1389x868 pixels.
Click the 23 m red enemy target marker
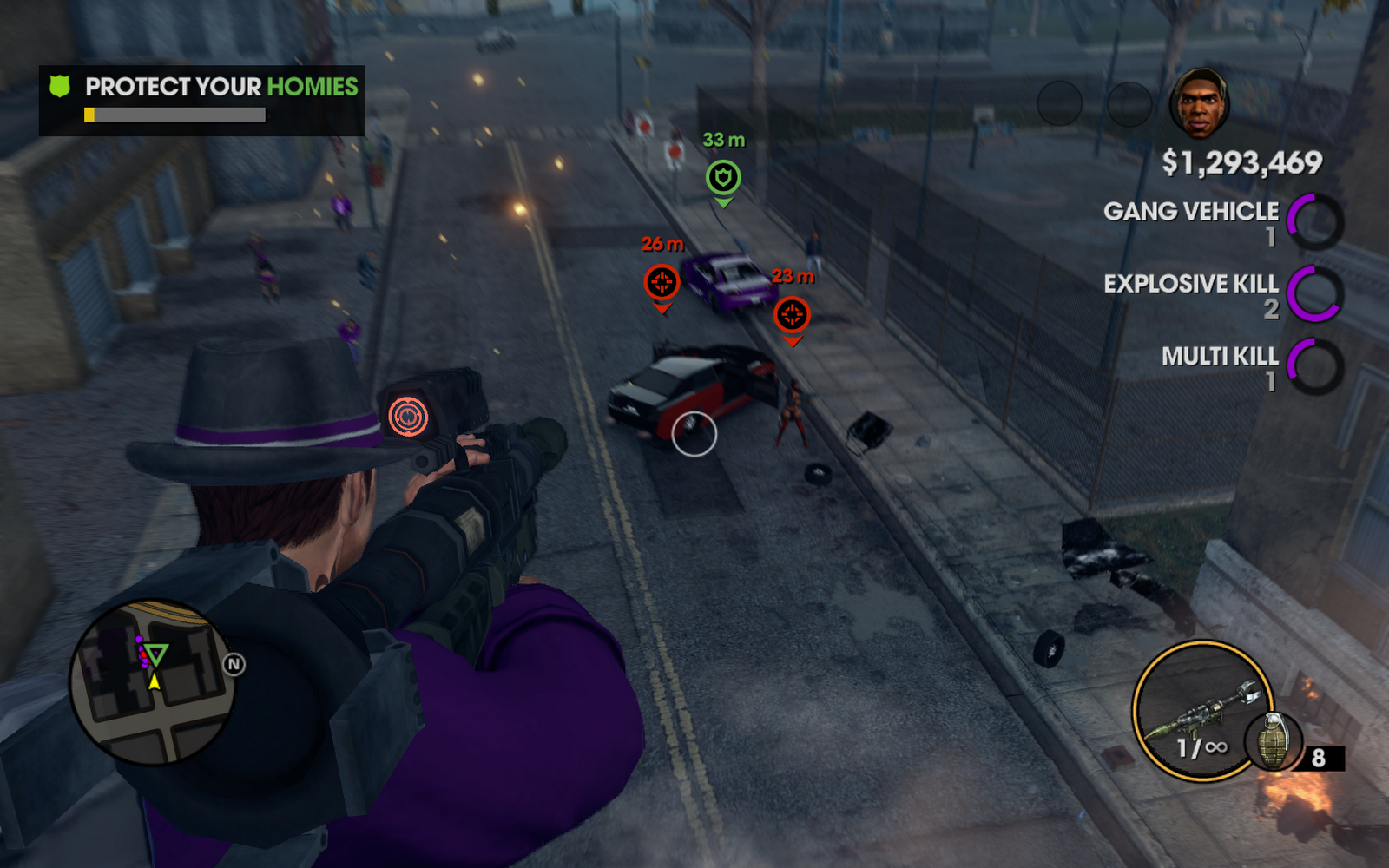[x=792, y=315]
